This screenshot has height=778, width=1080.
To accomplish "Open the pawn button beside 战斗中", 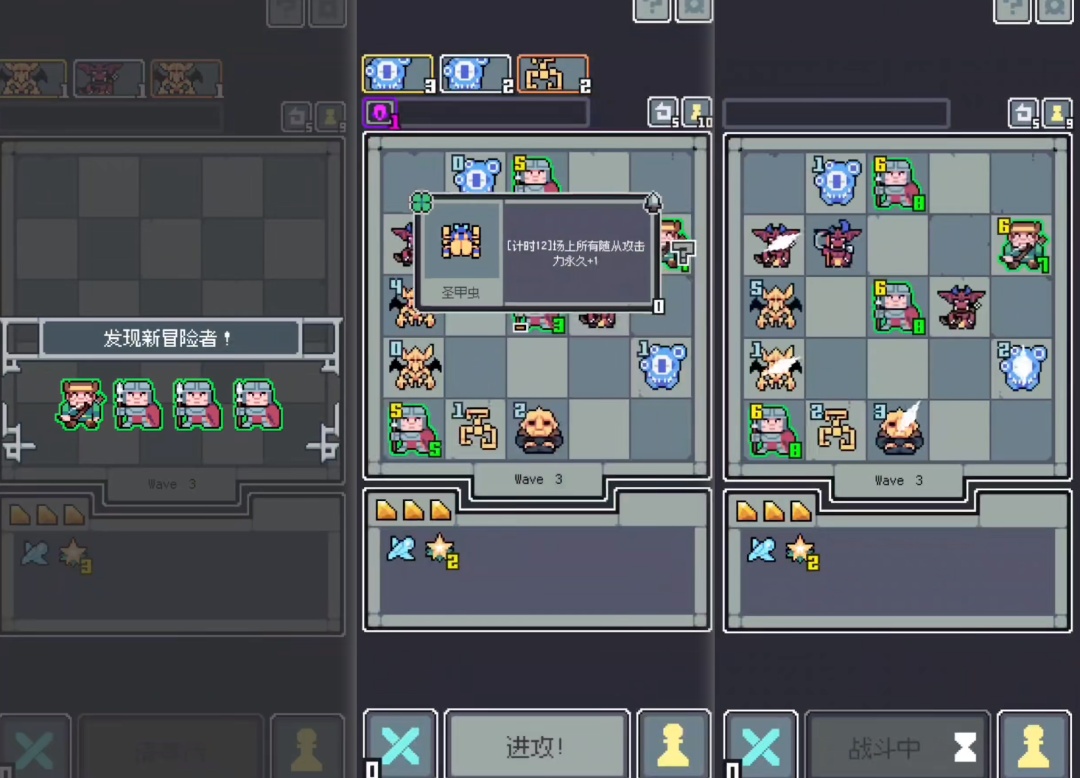I will 1034,745.
